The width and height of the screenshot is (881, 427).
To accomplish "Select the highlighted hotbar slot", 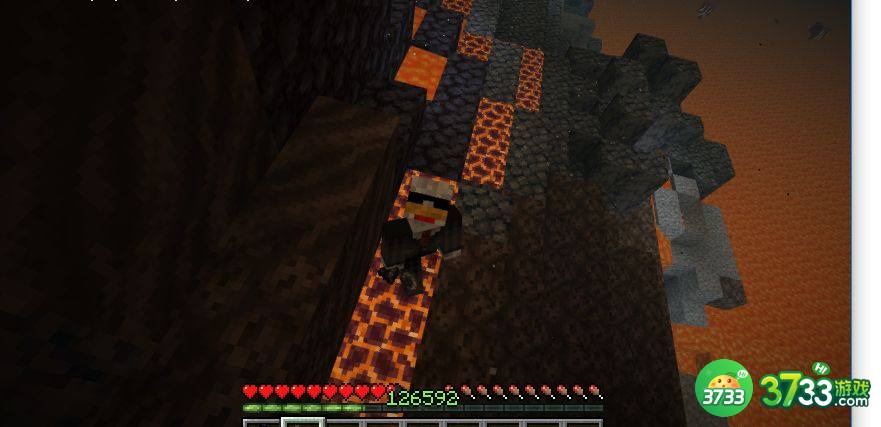I will 301,422.
